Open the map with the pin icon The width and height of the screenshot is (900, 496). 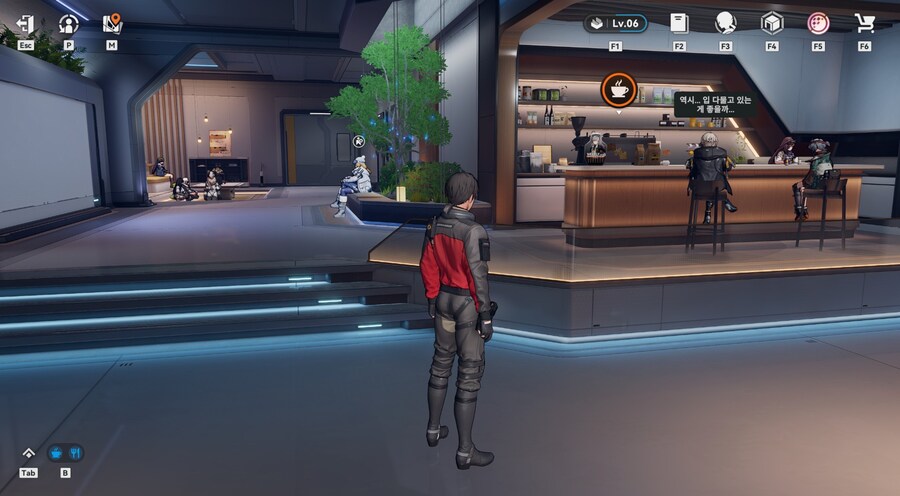(x=111, y=22)
